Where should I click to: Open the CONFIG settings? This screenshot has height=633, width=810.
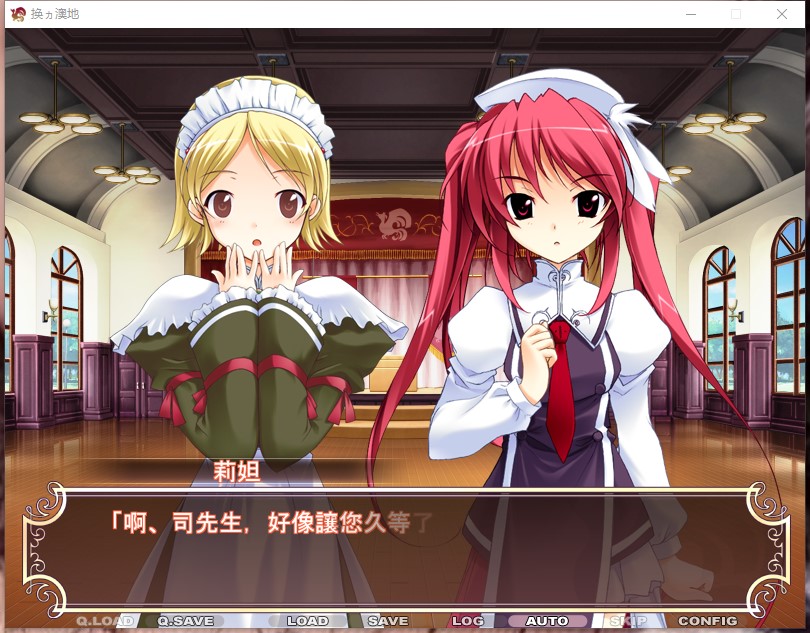click(708, 621)
